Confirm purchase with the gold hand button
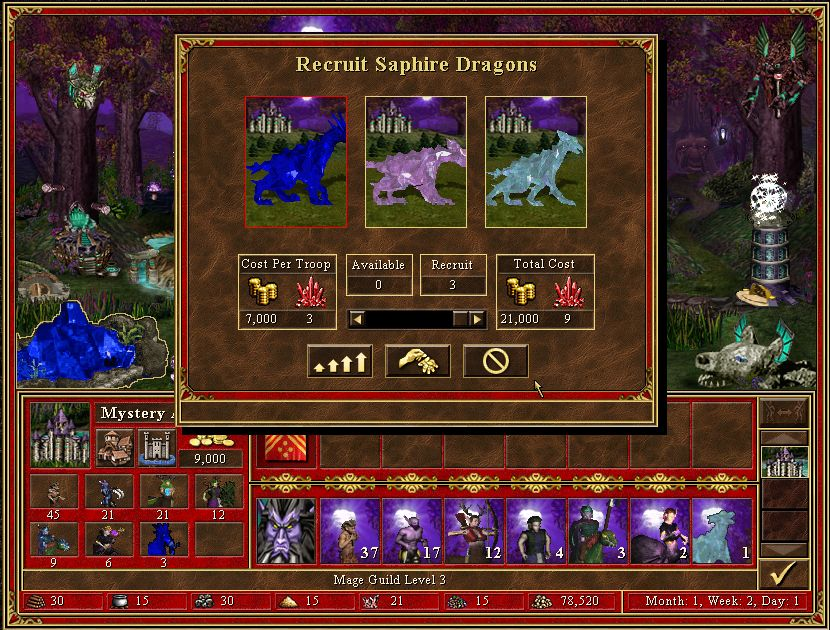Viewport: 830px width, 630px height. (416, 361)
